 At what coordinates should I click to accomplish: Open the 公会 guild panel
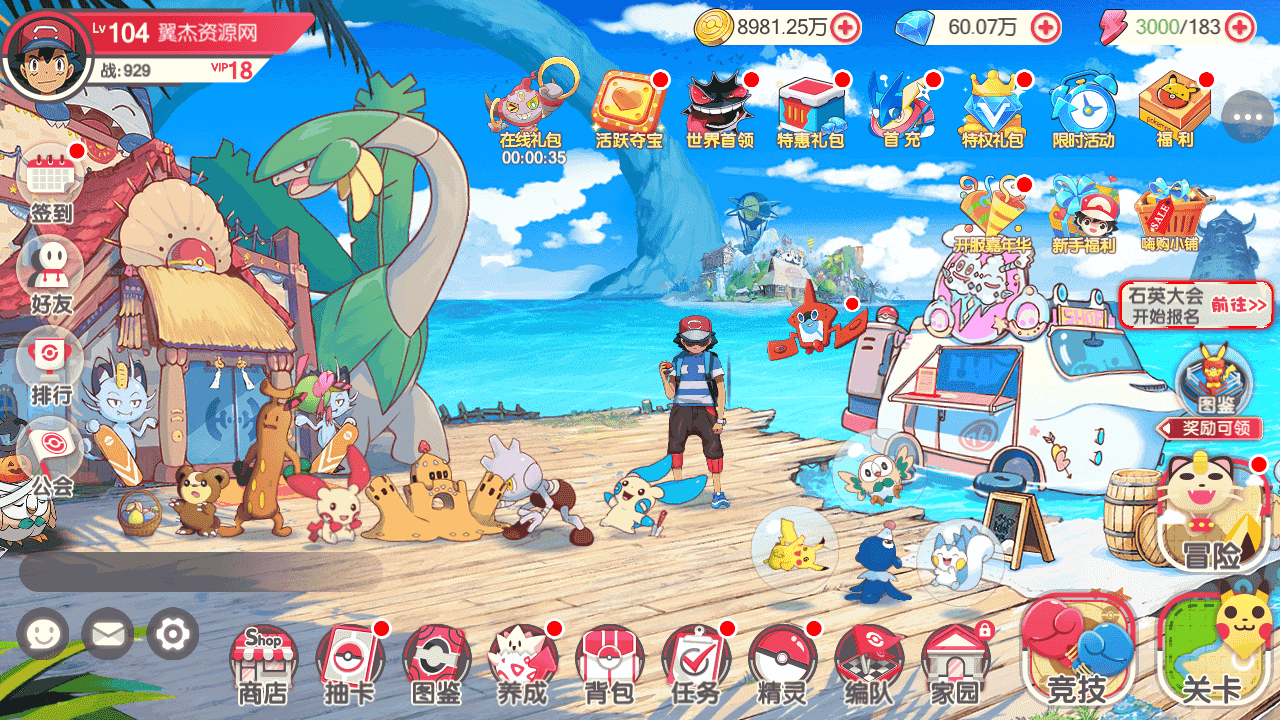tap(51, 457)
